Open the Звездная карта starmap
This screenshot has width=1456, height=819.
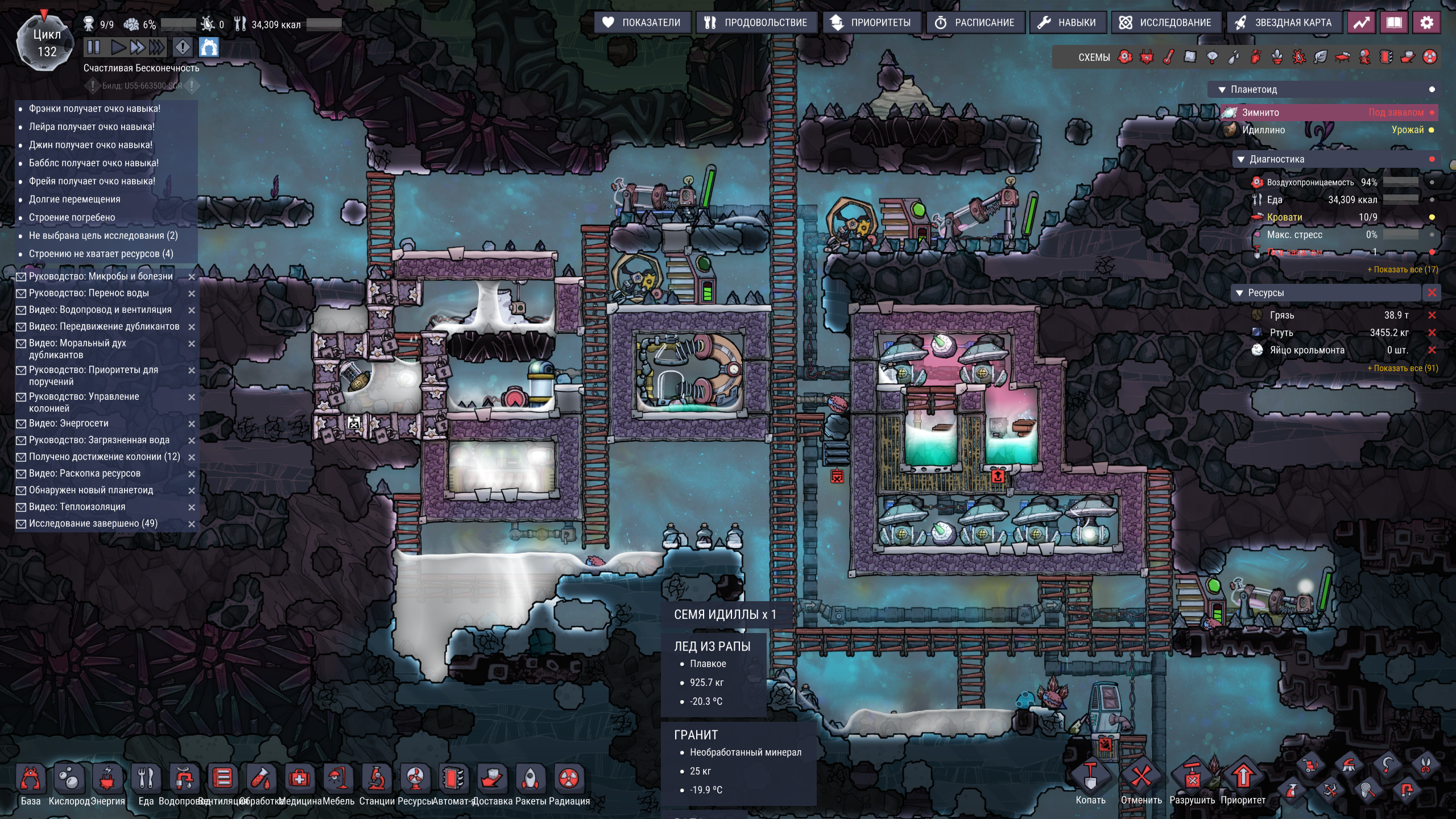click(x=1284, y=23)
